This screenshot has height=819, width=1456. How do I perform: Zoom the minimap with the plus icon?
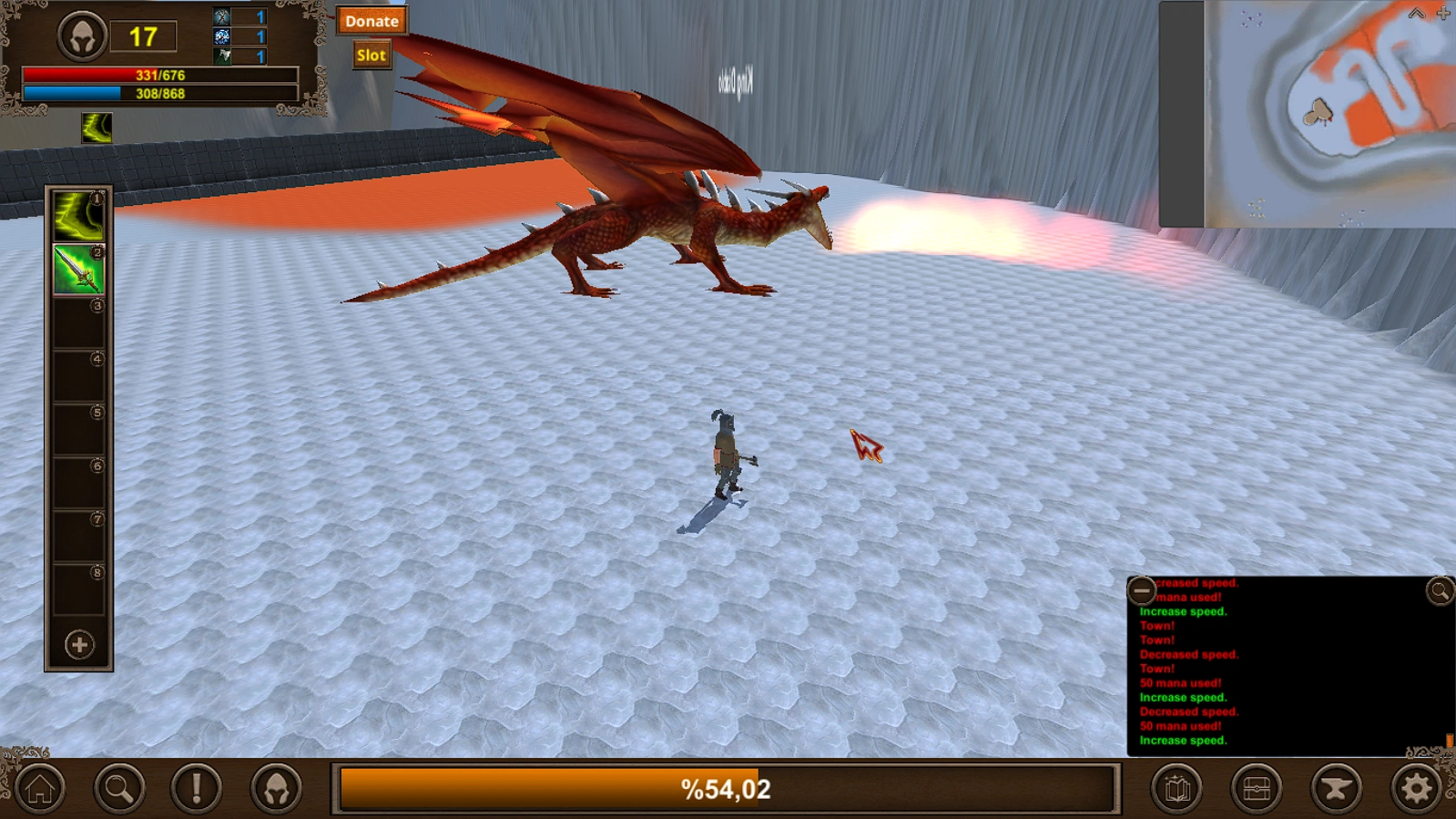pyautogui.click(x=1442, y=13)
